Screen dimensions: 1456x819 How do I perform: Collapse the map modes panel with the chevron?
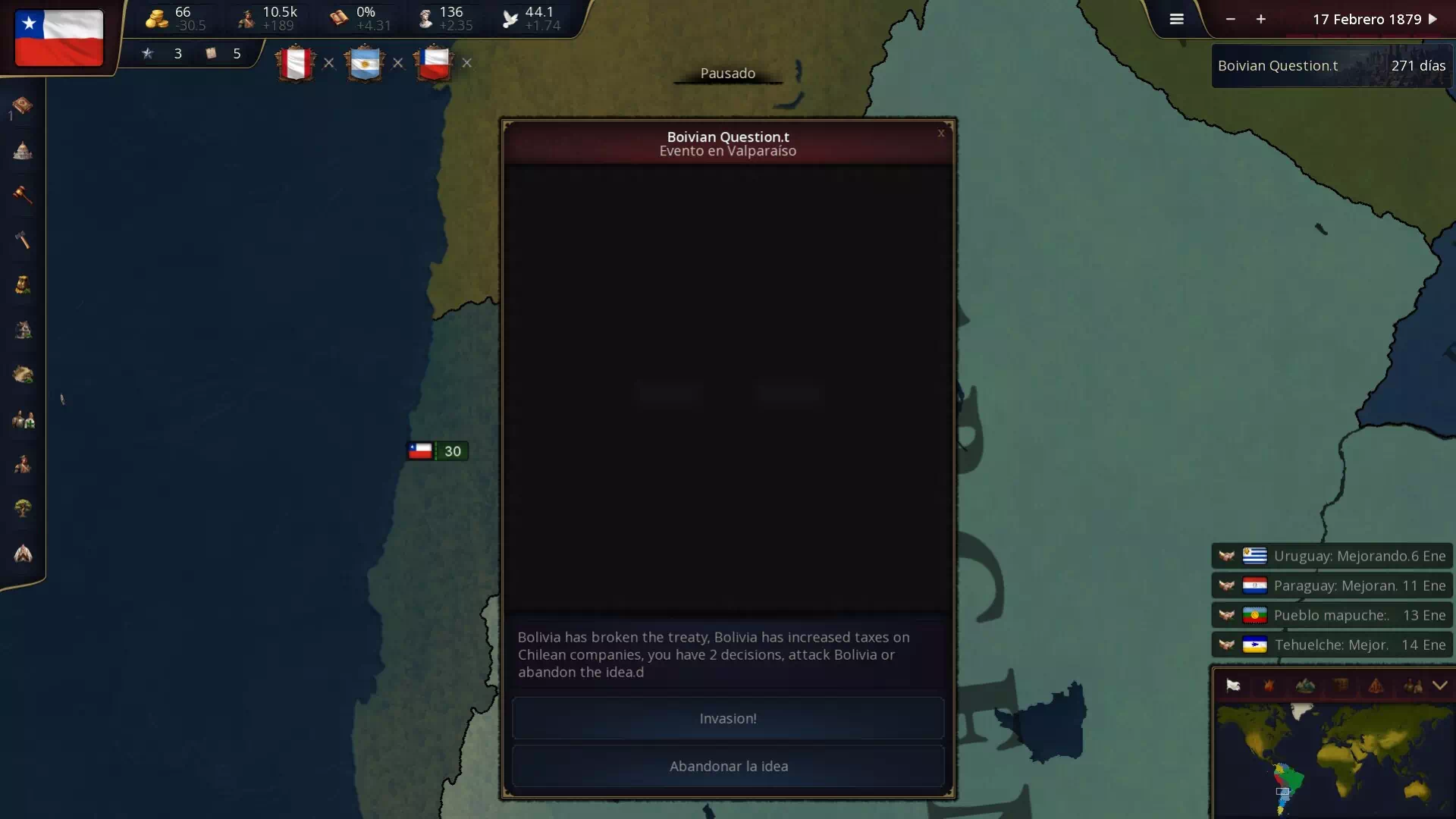pyautogui.click(x=1439, y=686)
